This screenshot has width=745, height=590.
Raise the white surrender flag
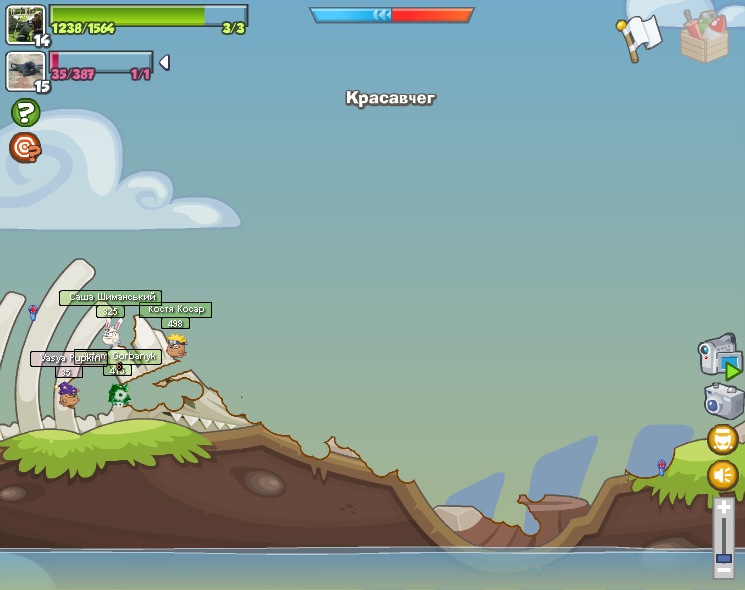[x=638, y=37]
